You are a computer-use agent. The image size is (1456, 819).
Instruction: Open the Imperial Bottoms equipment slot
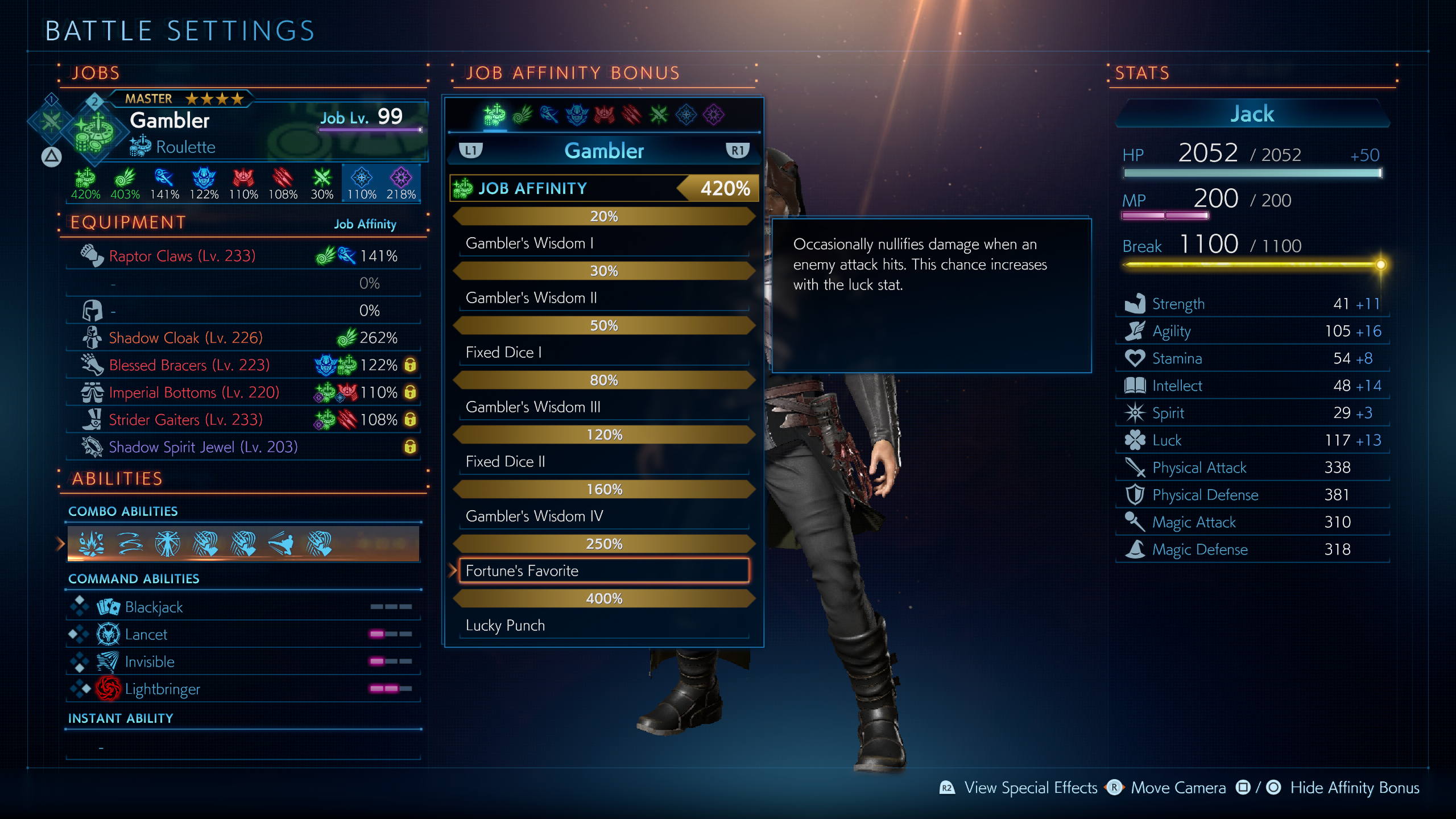(243, 392)
